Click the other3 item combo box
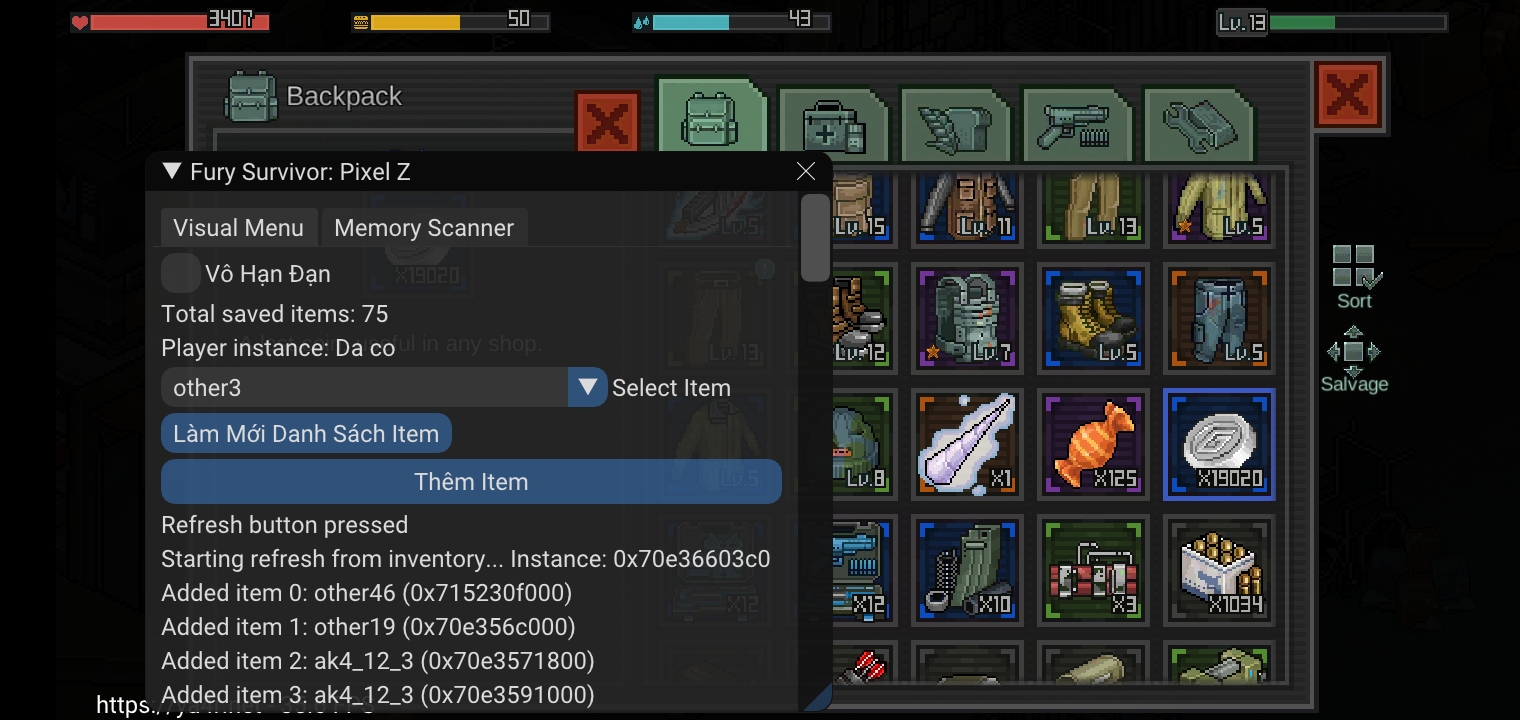The image size is (1520, 720). click(360, 387)
